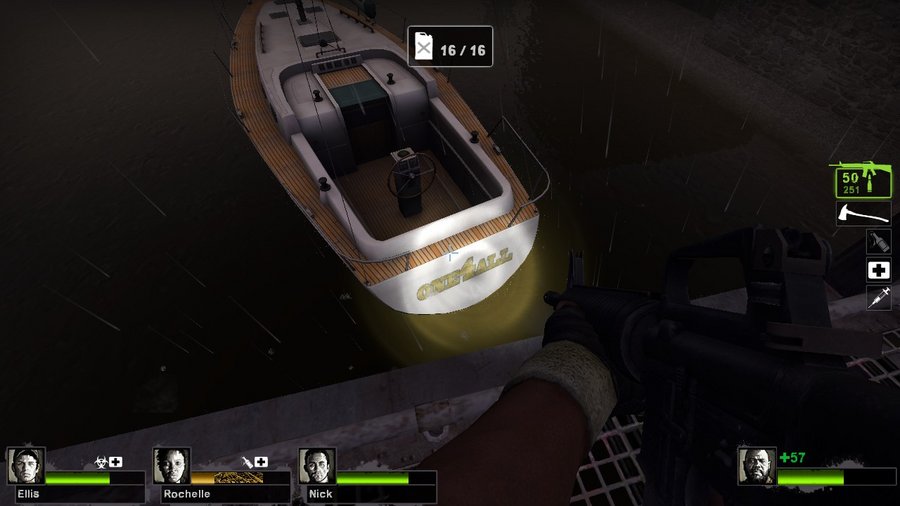Select Ellis's teammate portrait
The height and width of the screenshot is (506, 900).
point(26,466)
